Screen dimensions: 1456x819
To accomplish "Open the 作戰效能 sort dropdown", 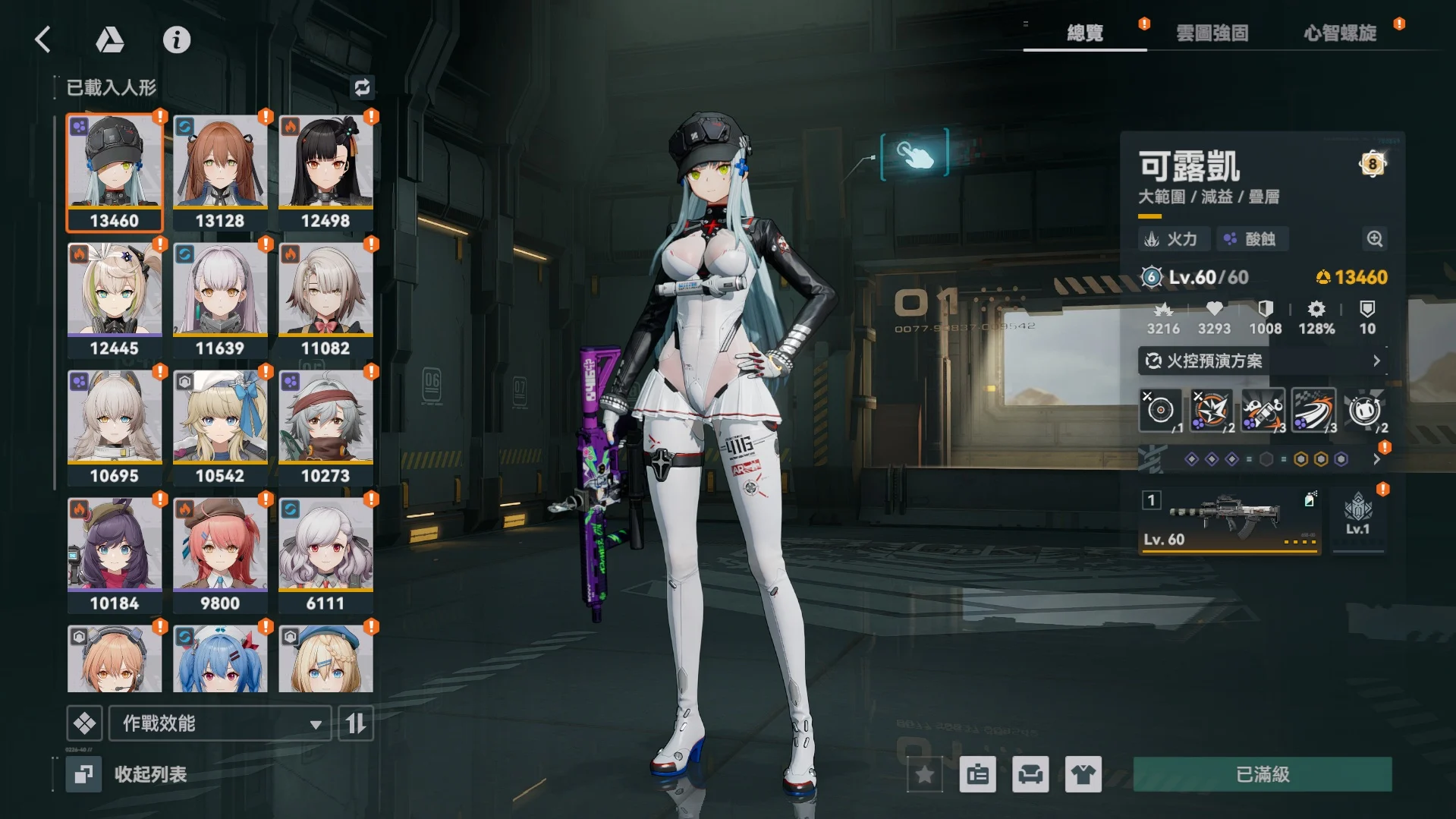I will coord(220,723).
